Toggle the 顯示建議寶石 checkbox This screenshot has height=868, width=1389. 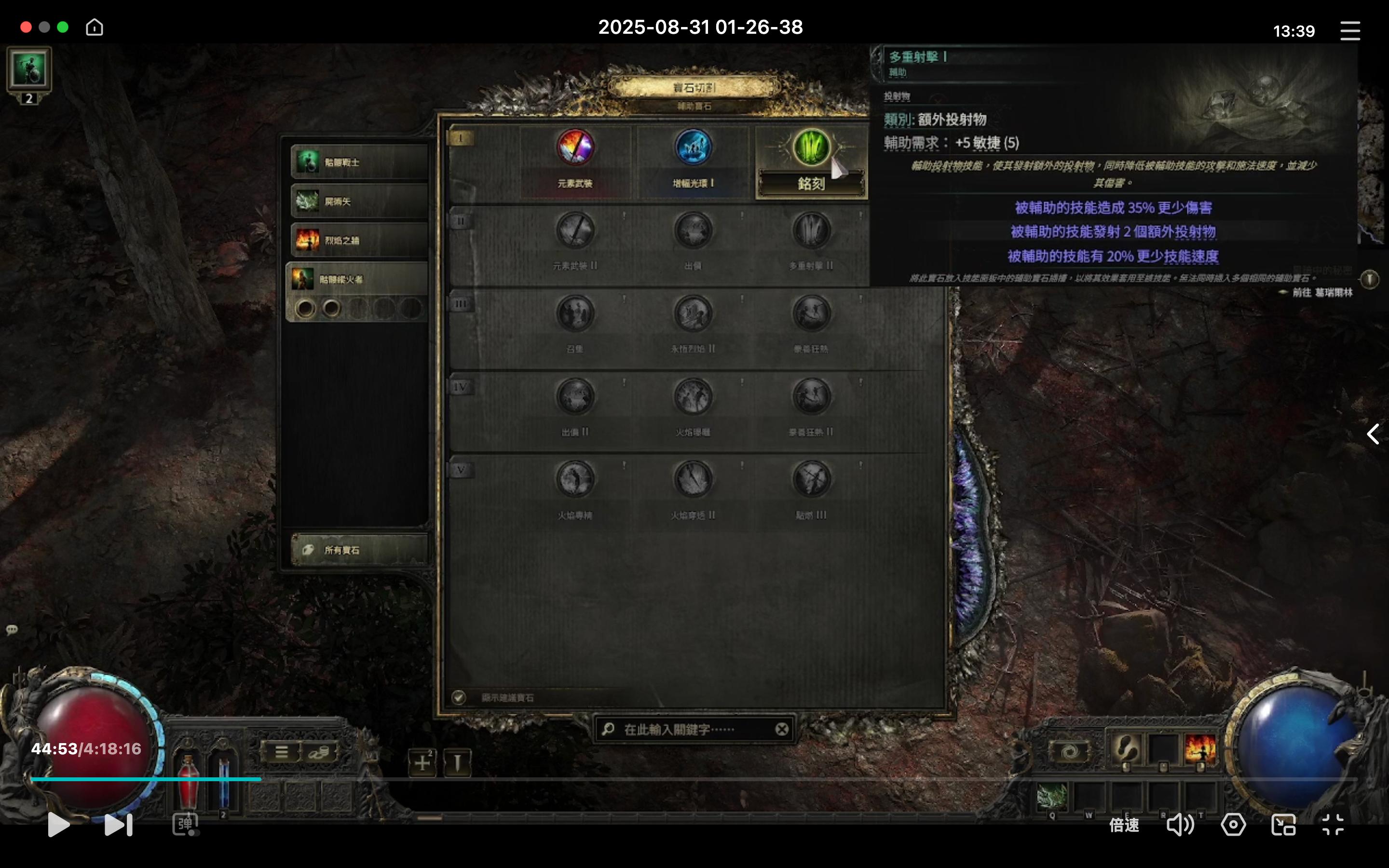tap(459, 697)
